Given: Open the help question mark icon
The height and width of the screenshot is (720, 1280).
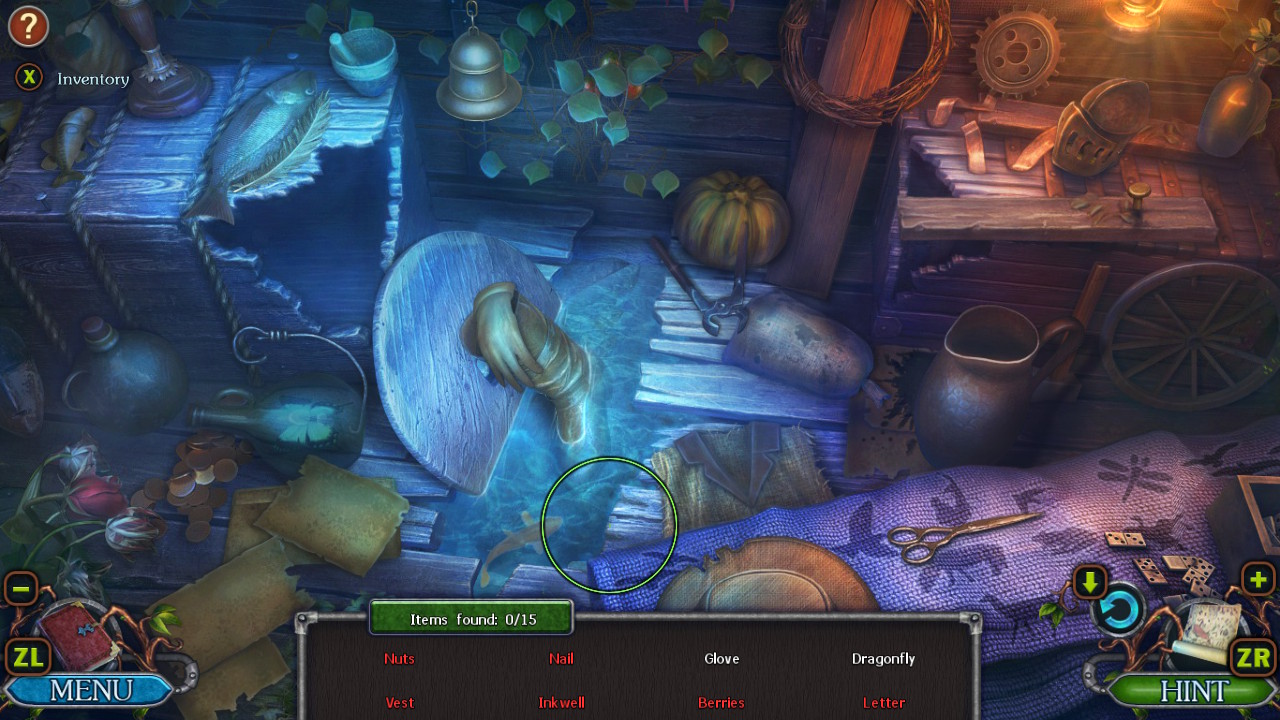Looking at the screenshot, I should pyautogui.click(x=27, y=26).
